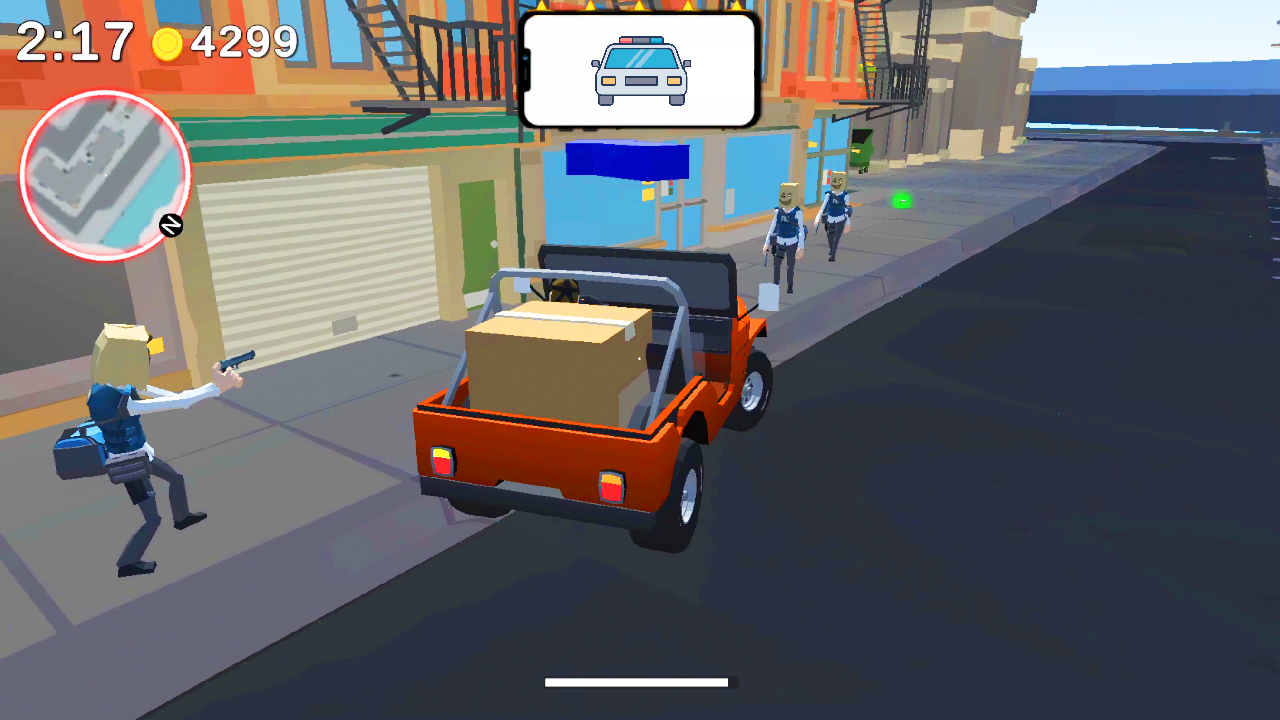
Task: Select the cardboard box in the truck bed
Action: tap(557, 360)
